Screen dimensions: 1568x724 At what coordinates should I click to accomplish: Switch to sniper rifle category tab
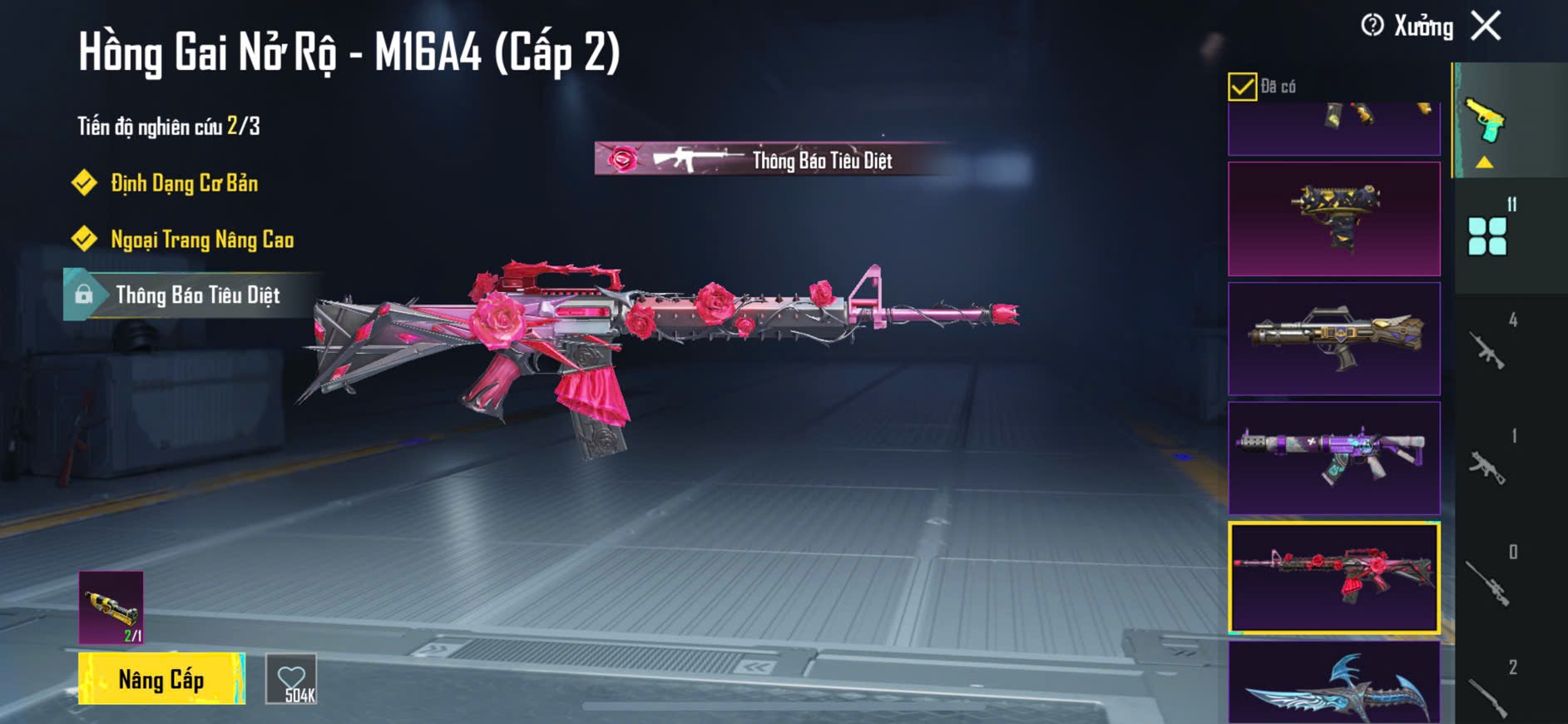pos(1489,583)
